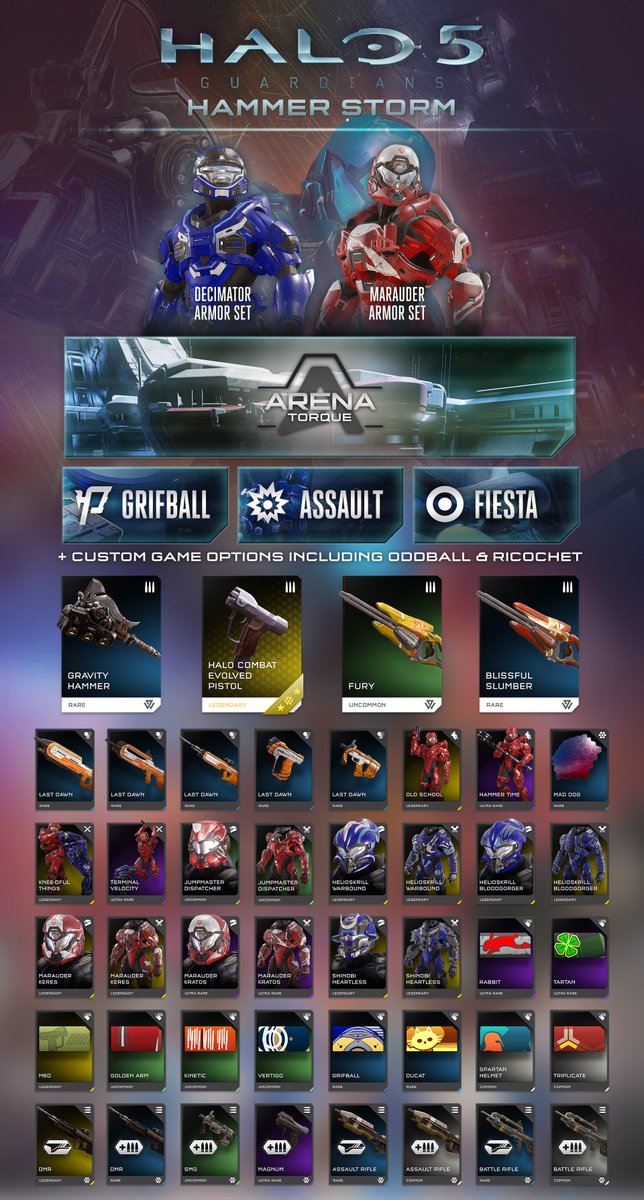Screen dimensions: 644x1200
Task: Open the Assault game mode banner
Action: coord(321,505)
